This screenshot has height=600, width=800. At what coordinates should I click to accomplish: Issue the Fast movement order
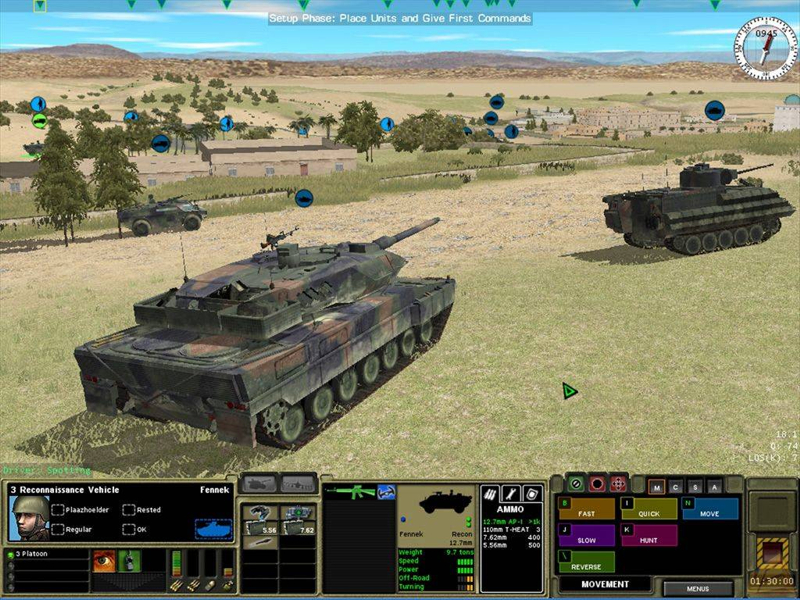[x=587, y=509]
